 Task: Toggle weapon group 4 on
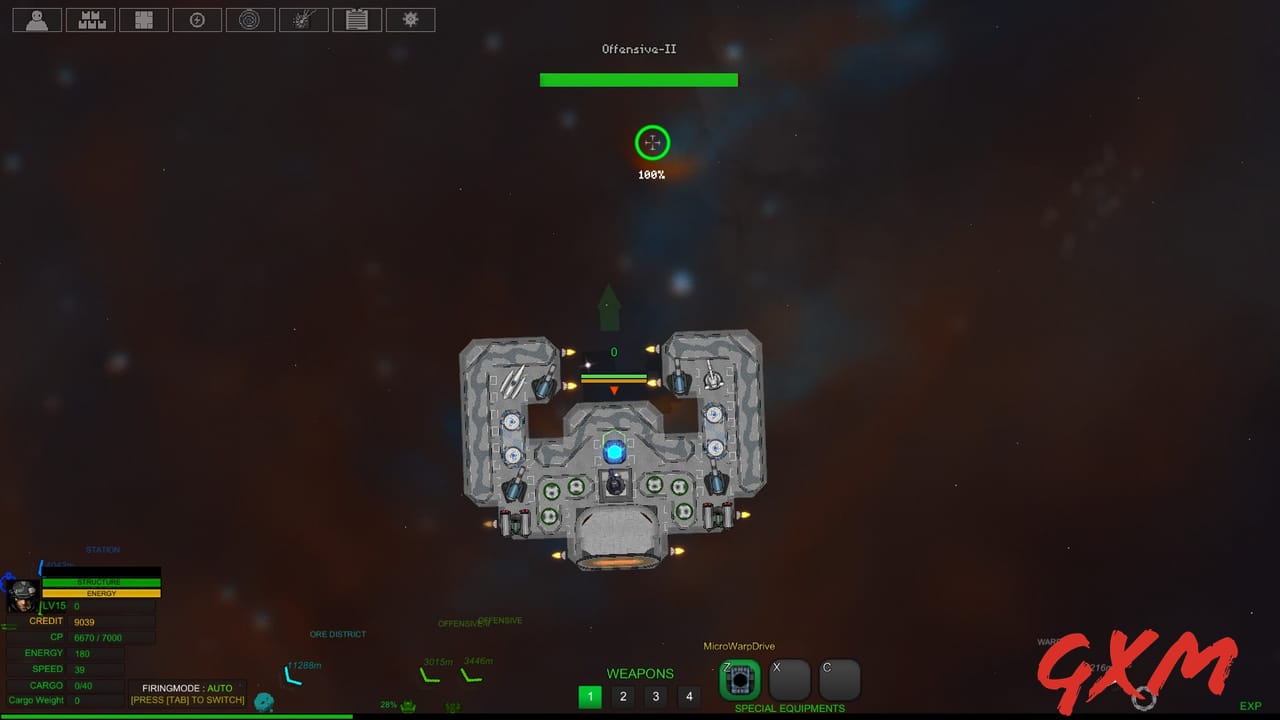coord(689,696)
